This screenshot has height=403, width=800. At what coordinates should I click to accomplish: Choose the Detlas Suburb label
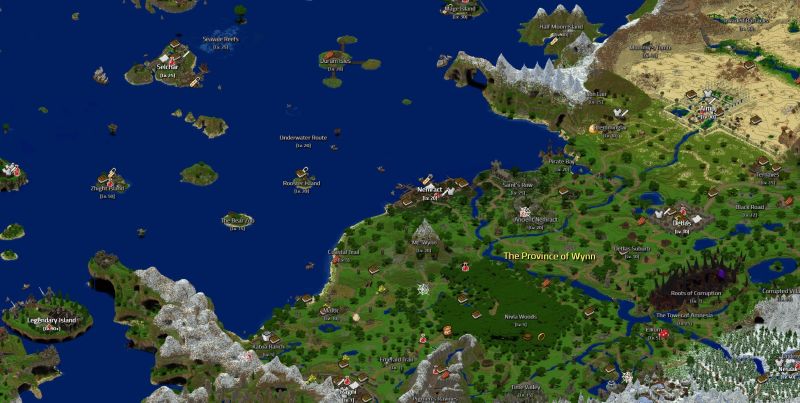coord(632,248)
